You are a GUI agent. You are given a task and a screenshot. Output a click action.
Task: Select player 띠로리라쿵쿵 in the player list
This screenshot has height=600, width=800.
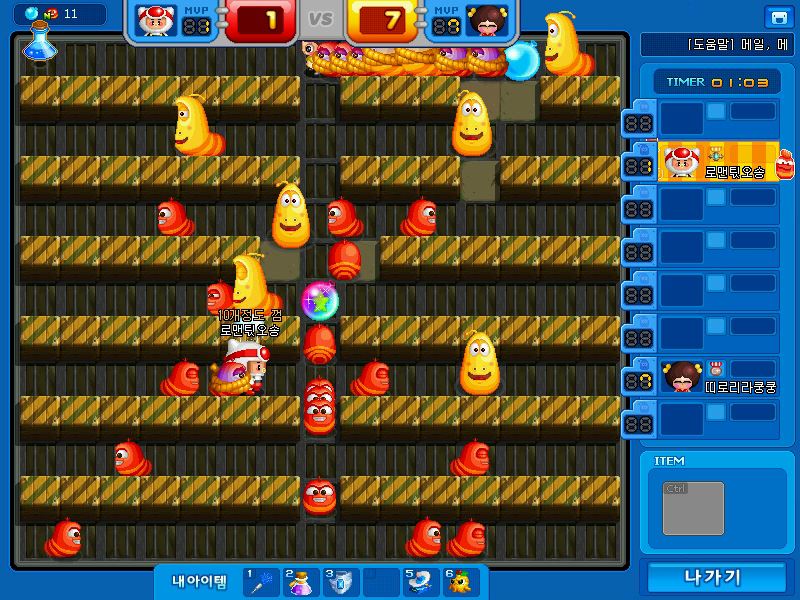click(x=720, y=378)
